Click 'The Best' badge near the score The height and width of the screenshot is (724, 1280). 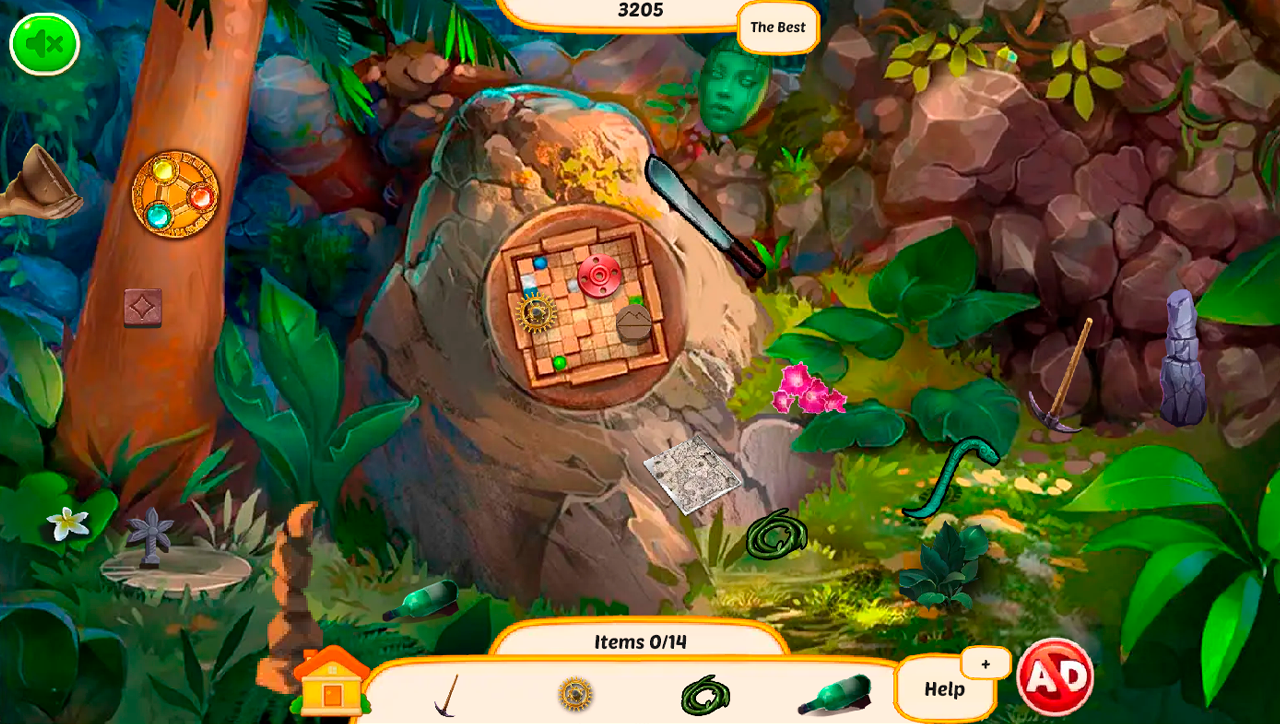click(x=777, y=27)
